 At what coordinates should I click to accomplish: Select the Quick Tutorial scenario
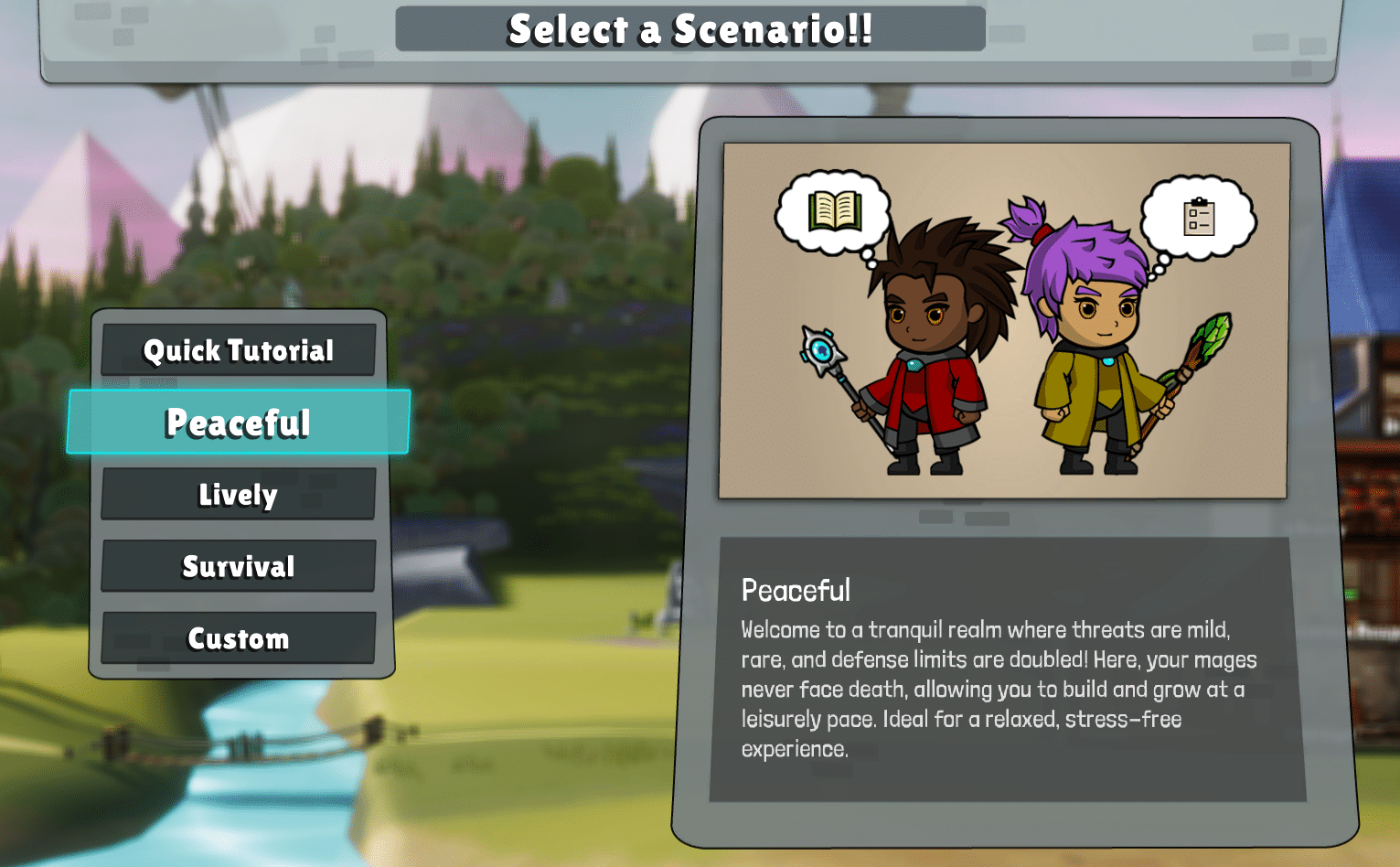tap(238, 350)
